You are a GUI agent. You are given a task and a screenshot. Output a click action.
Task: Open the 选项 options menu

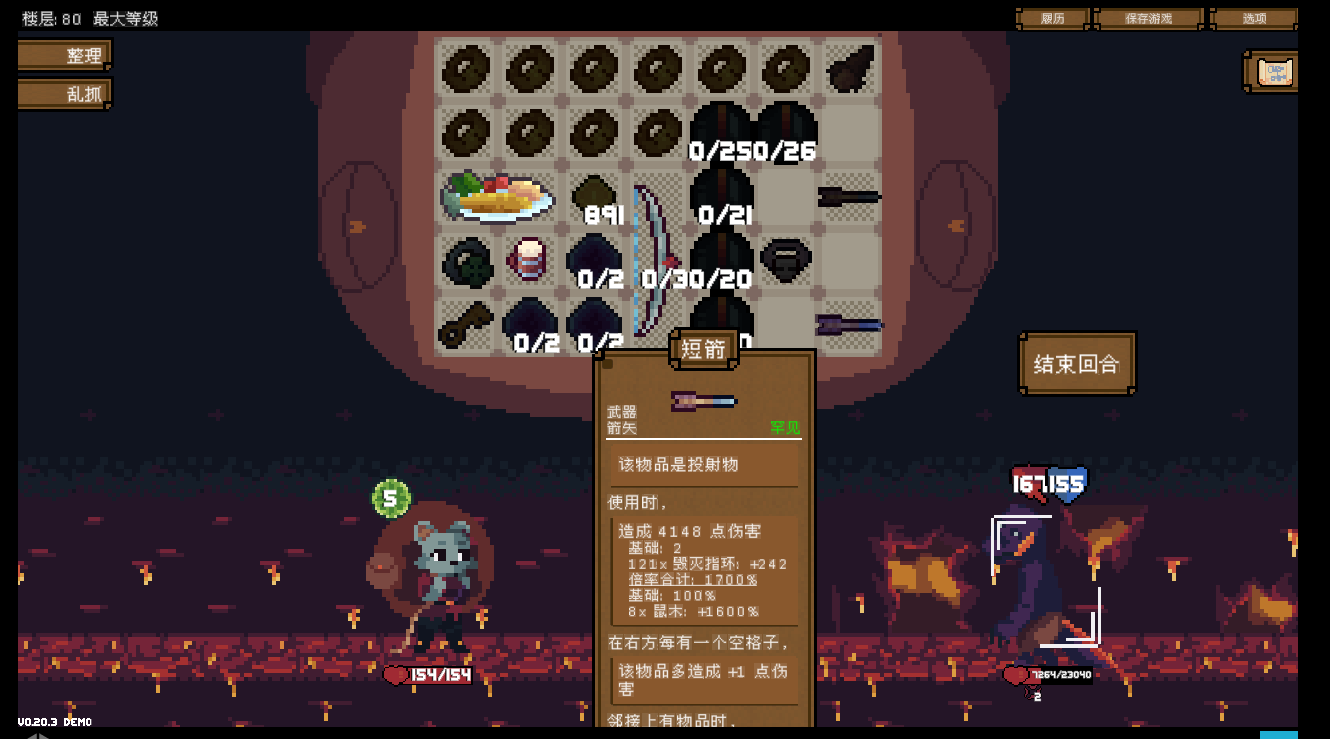click(x=1253, y=18)
